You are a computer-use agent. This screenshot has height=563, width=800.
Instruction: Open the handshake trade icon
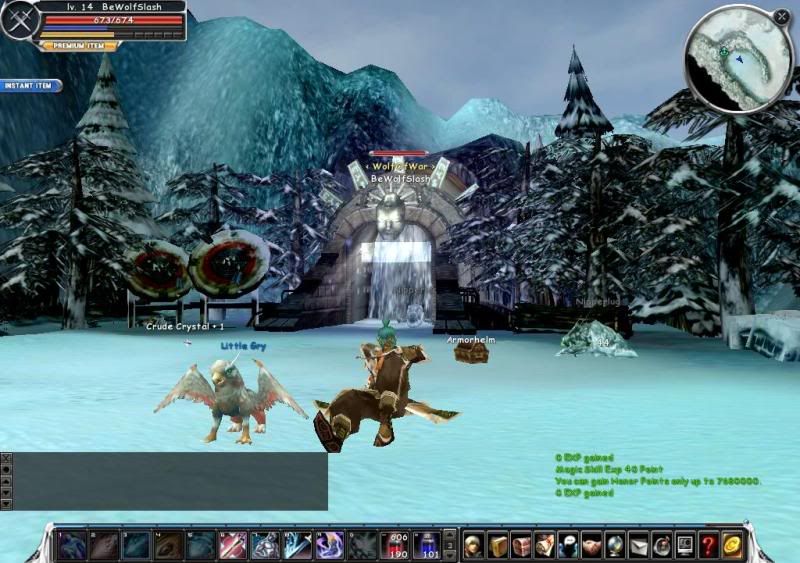point(591,545)
